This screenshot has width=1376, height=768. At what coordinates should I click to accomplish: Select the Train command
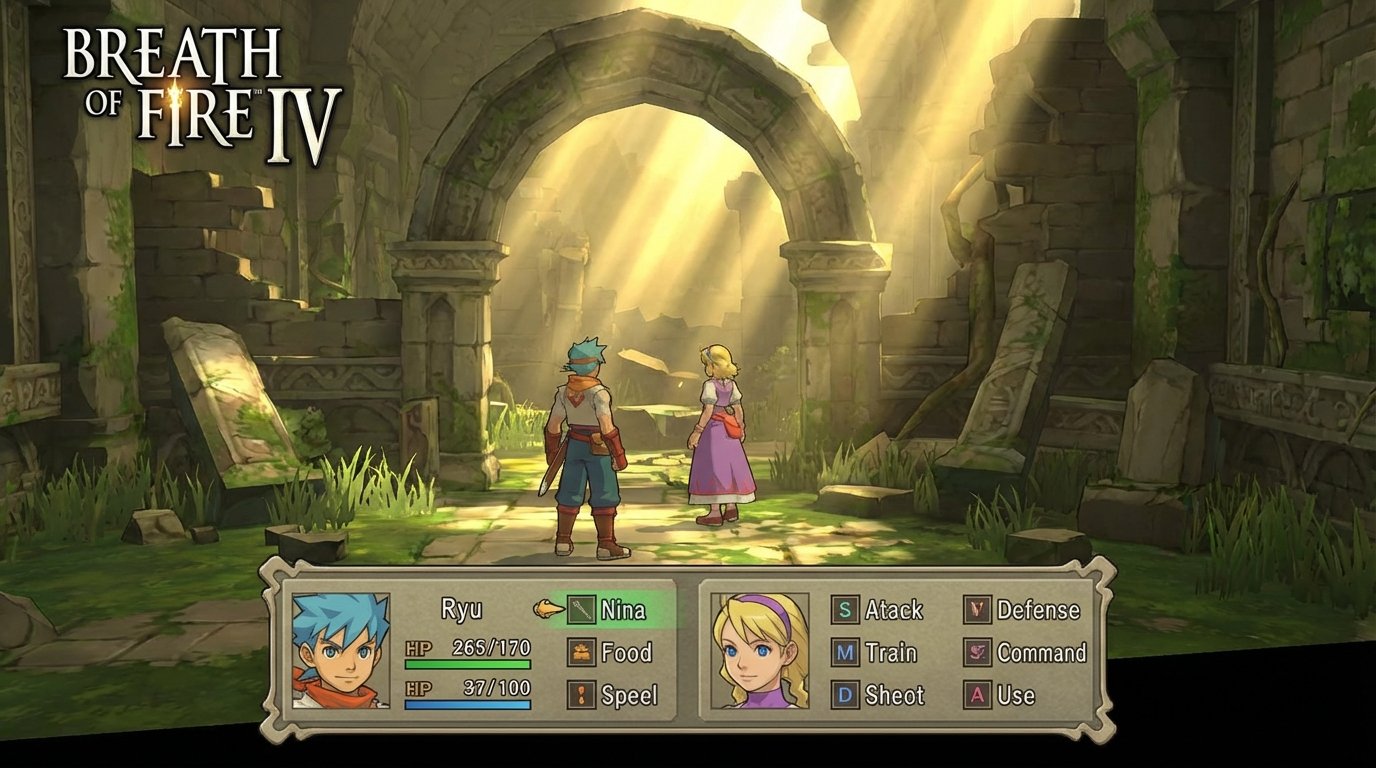[890, 654]
